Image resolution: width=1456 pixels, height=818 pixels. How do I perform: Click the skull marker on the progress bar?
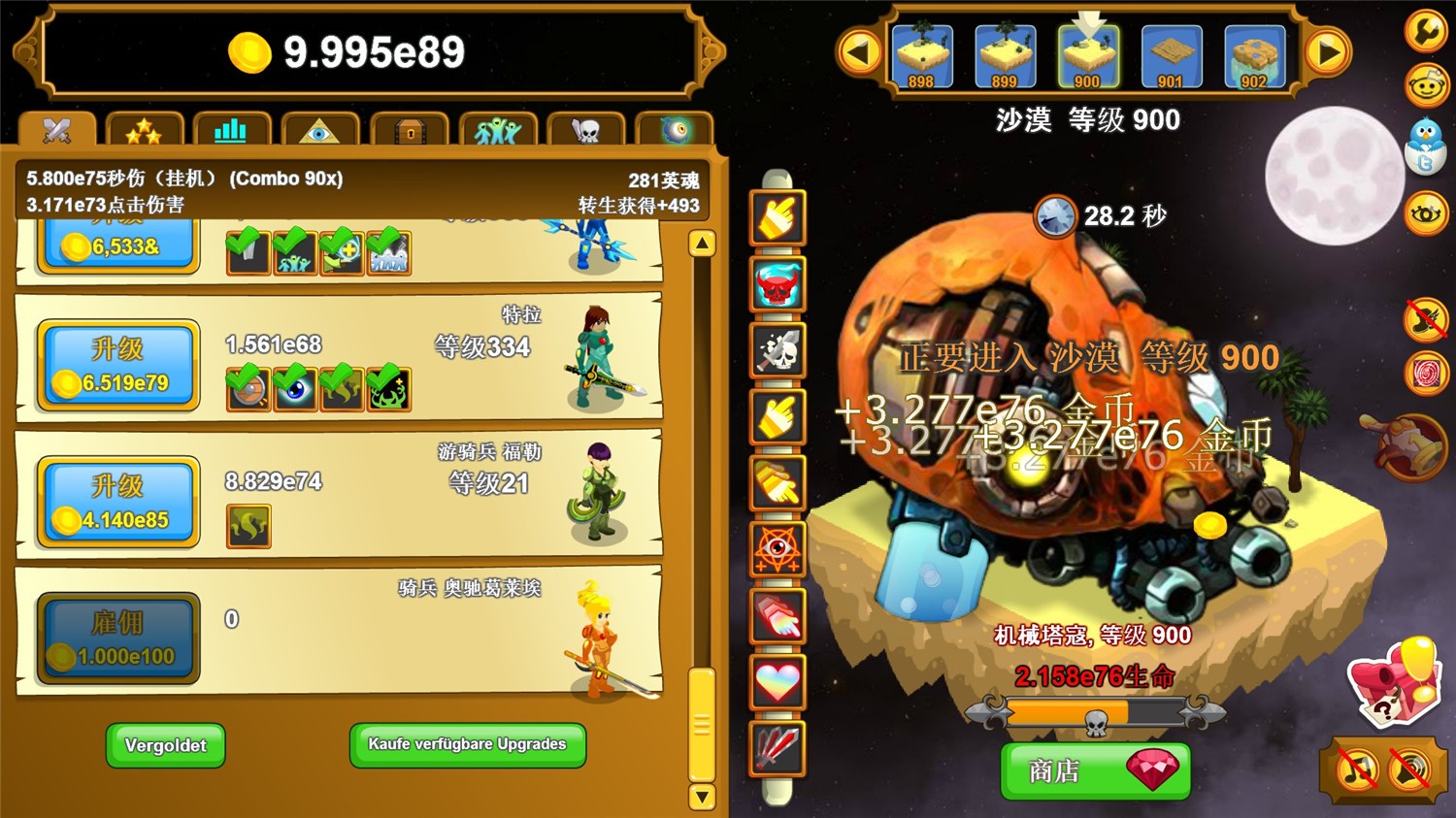(x=1095, y=720)
